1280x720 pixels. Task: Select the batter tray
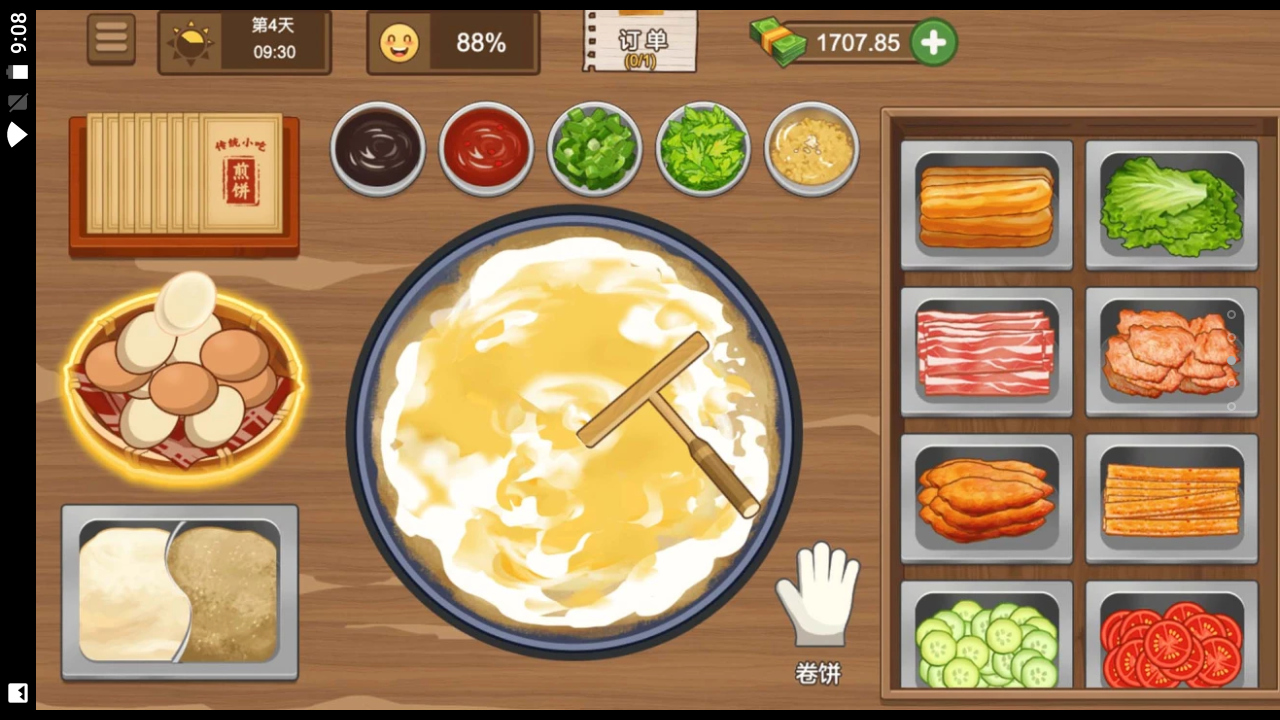click(180, 592)
